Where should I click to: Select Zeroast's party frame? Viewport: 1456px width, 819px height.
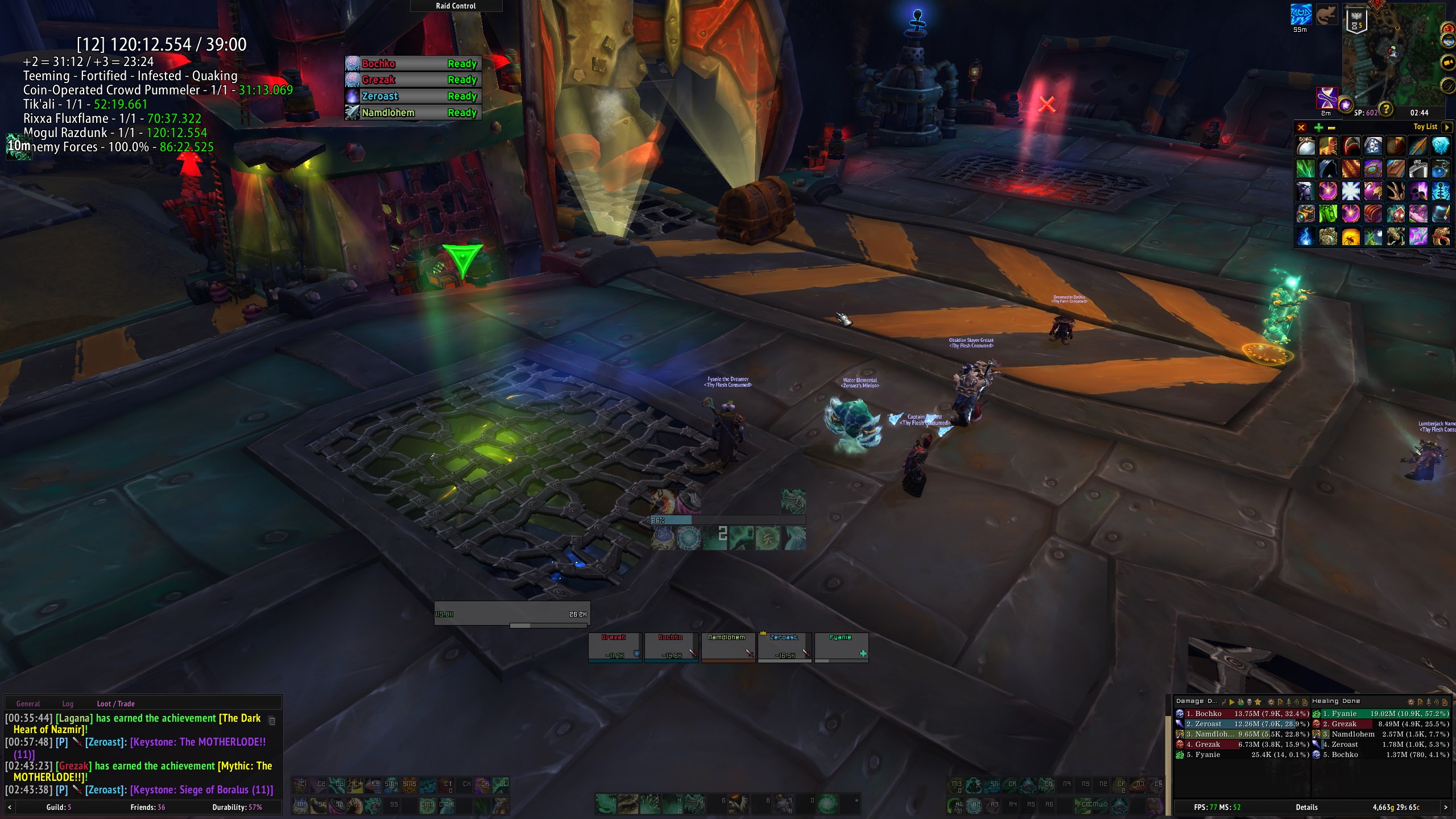pos(784,647)
